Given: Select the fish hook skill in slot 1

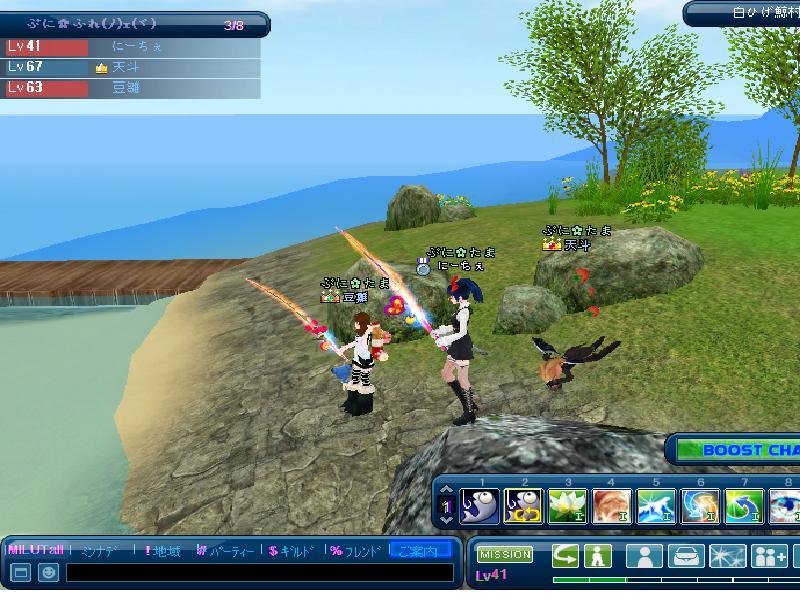Looking at the screenshot, I should (480, 506).
